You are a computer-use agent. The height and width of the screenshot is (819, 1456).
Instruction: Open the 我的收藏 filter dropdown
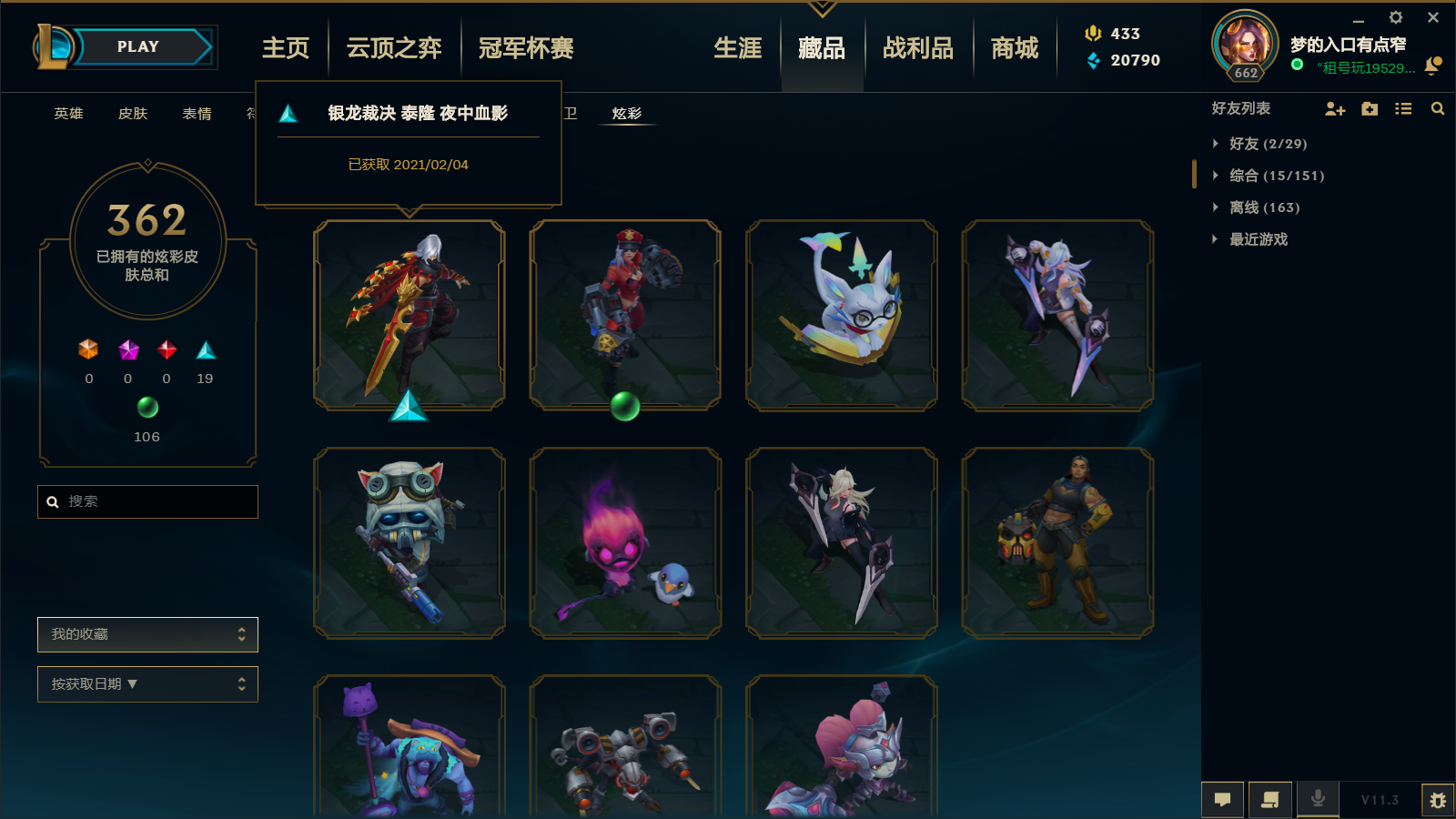click(147, 634)
